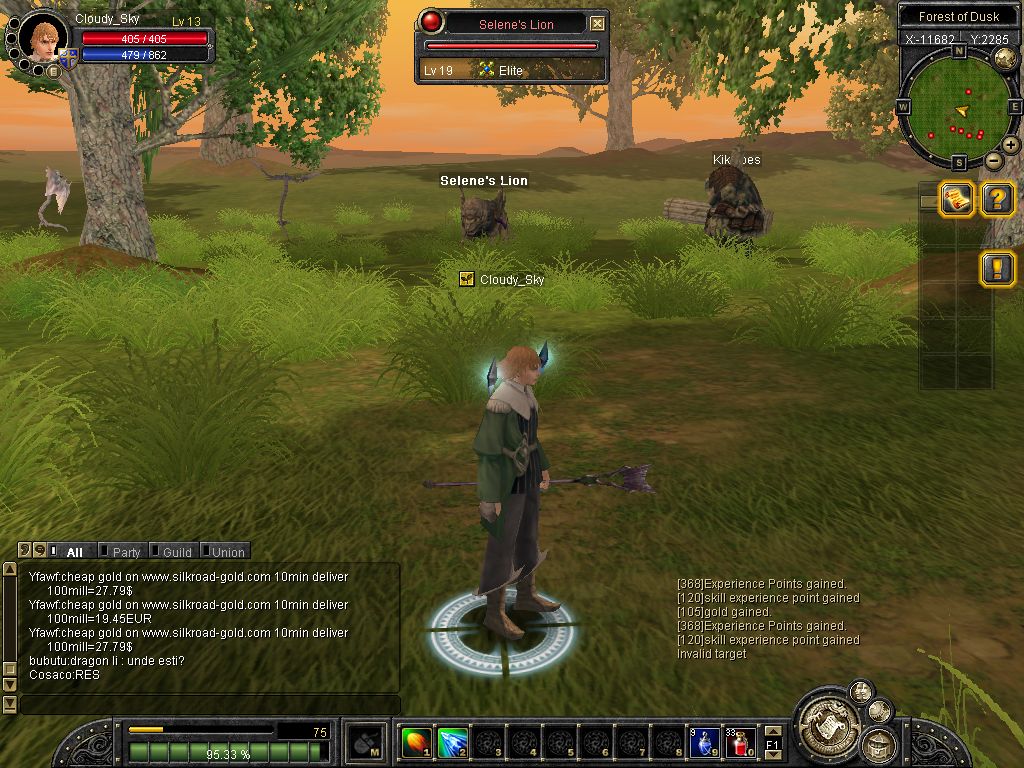Select the Union chat tab
Screen dimensions: 1024x768
(227, 551)
